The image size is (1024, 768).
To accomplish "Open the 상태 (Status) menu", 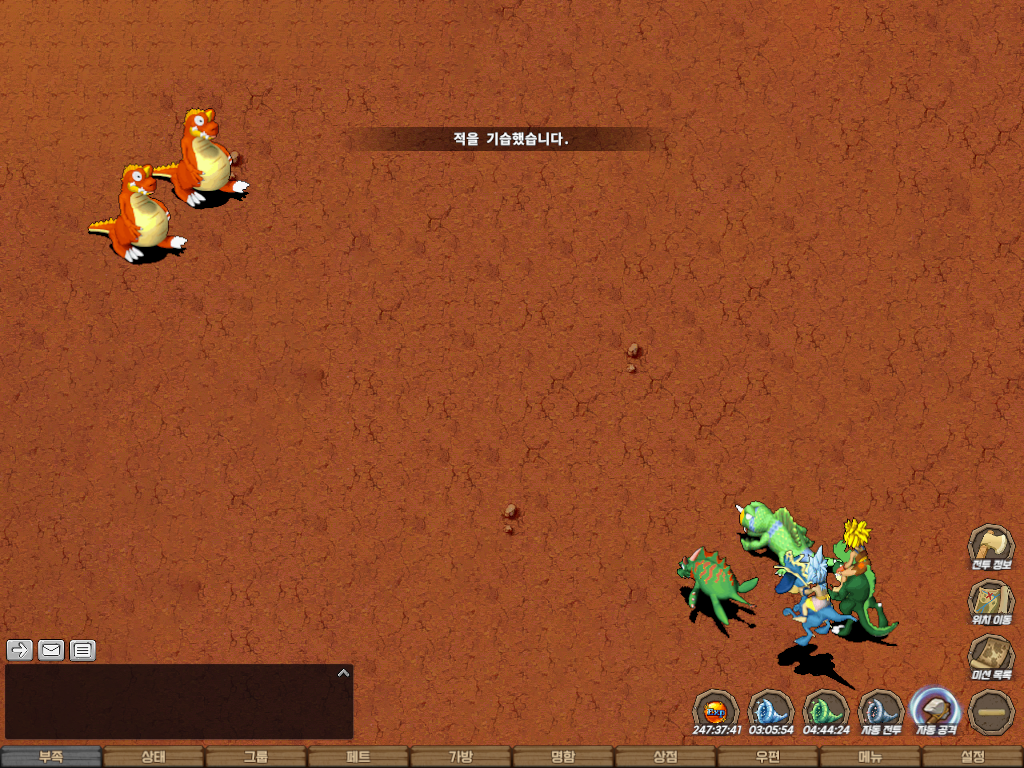I will 153,757.
